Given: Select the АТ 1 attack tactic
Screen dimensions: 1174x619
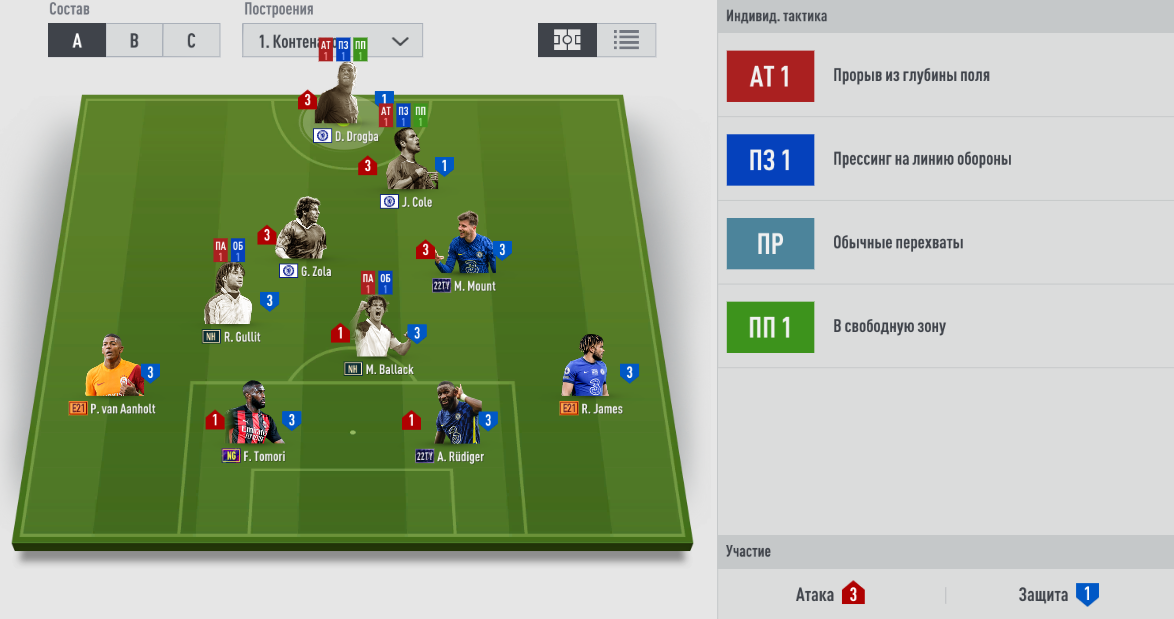Looking at the screenshot, I should pos(770,76).
